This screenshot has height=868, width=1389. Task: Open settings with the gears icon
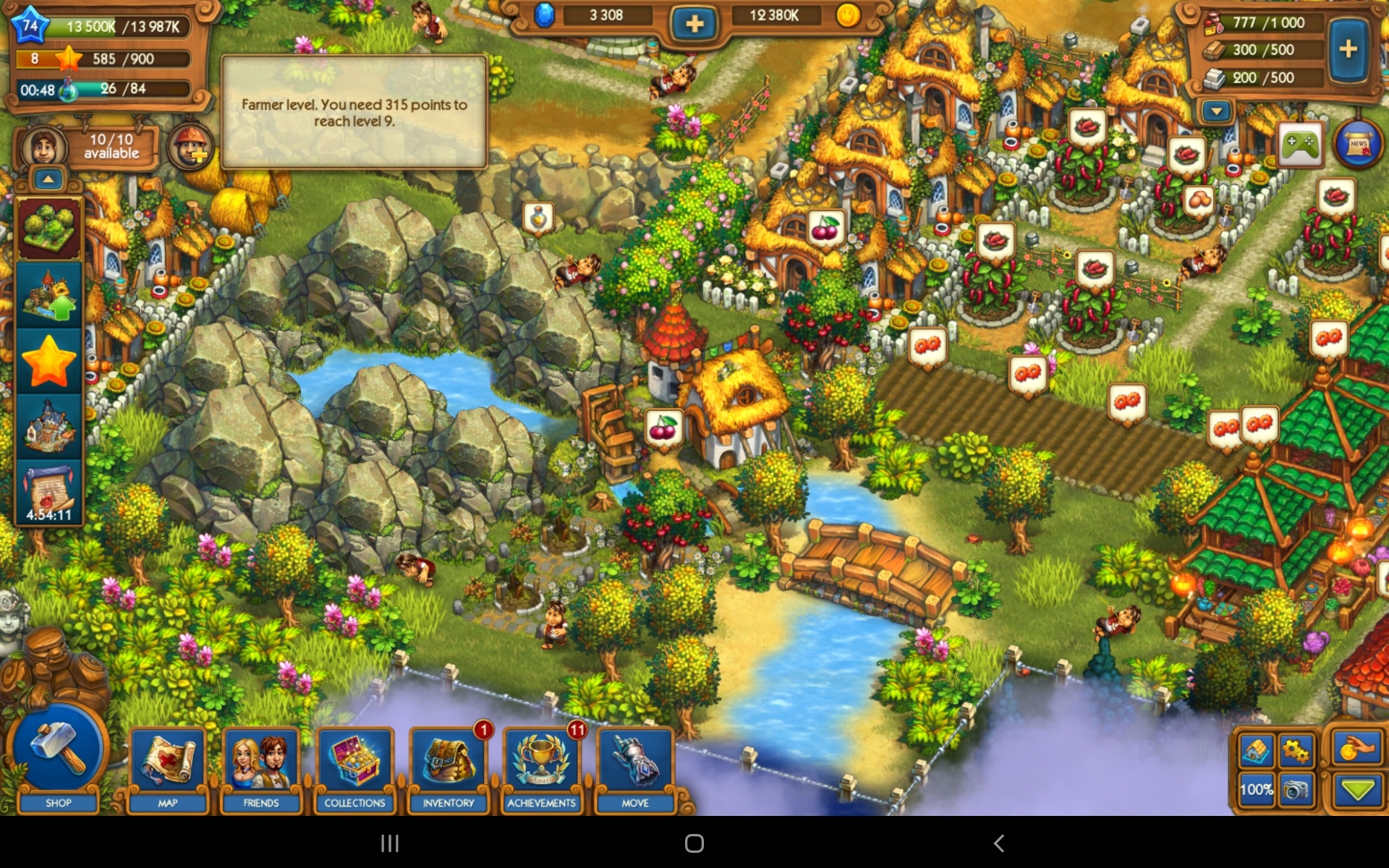[1296, 751]
